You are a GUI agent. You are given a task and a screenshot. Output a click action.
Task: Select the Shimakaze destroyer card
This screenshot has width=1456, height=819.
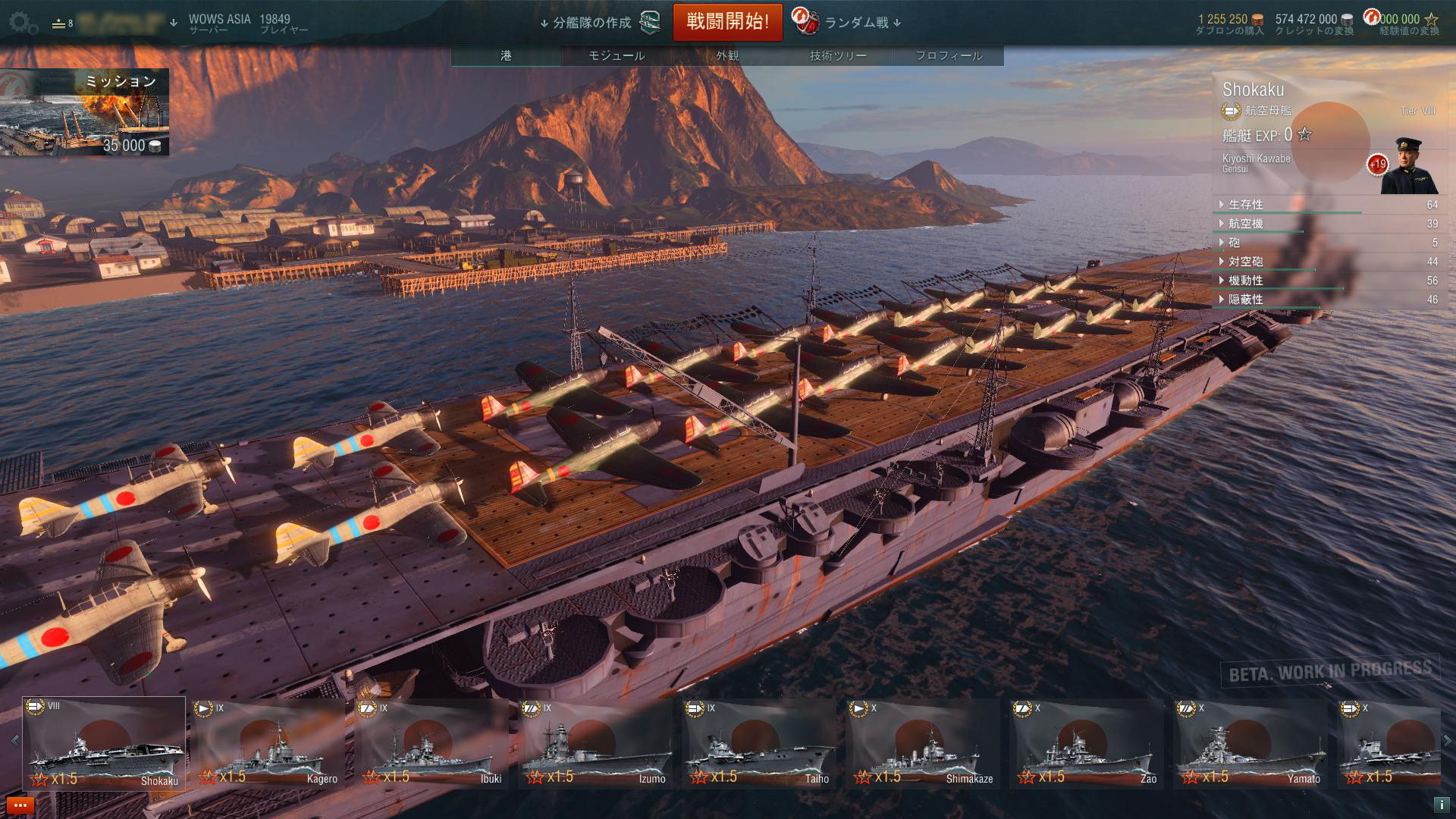coord(923,743)
